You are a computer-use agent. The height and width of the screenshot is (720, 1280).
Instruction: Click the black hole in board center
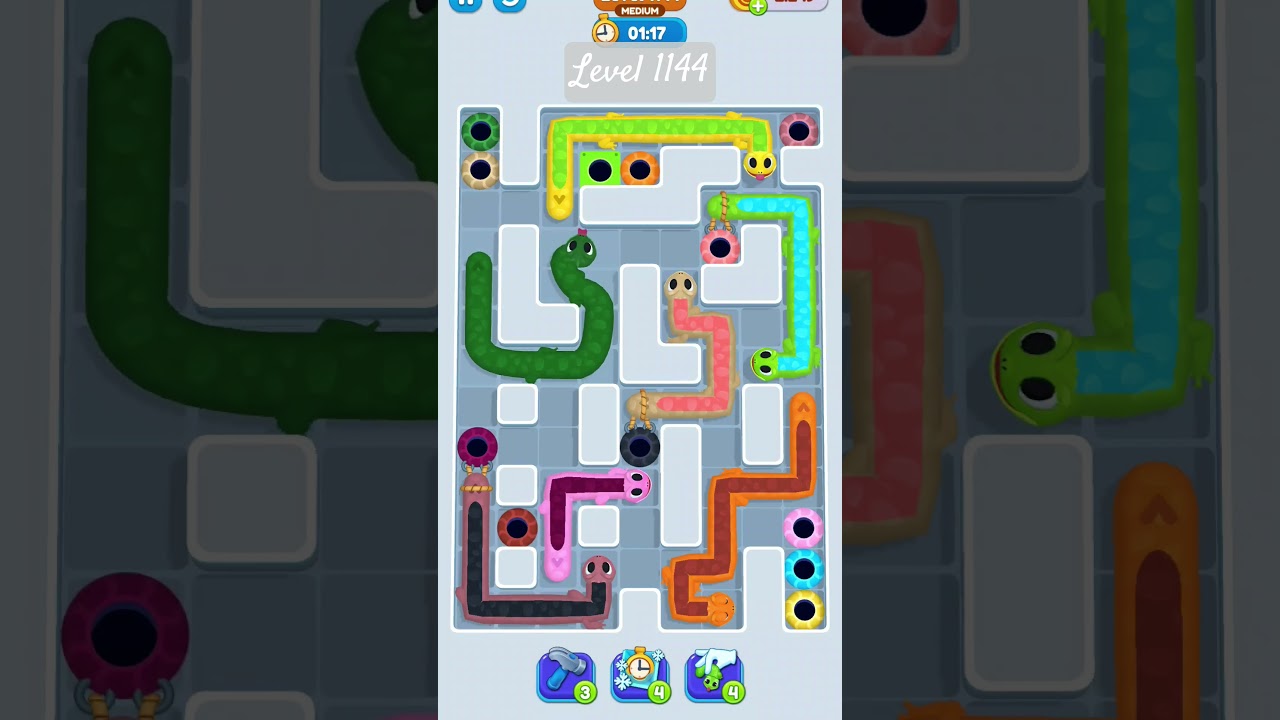tap(641, 450)
